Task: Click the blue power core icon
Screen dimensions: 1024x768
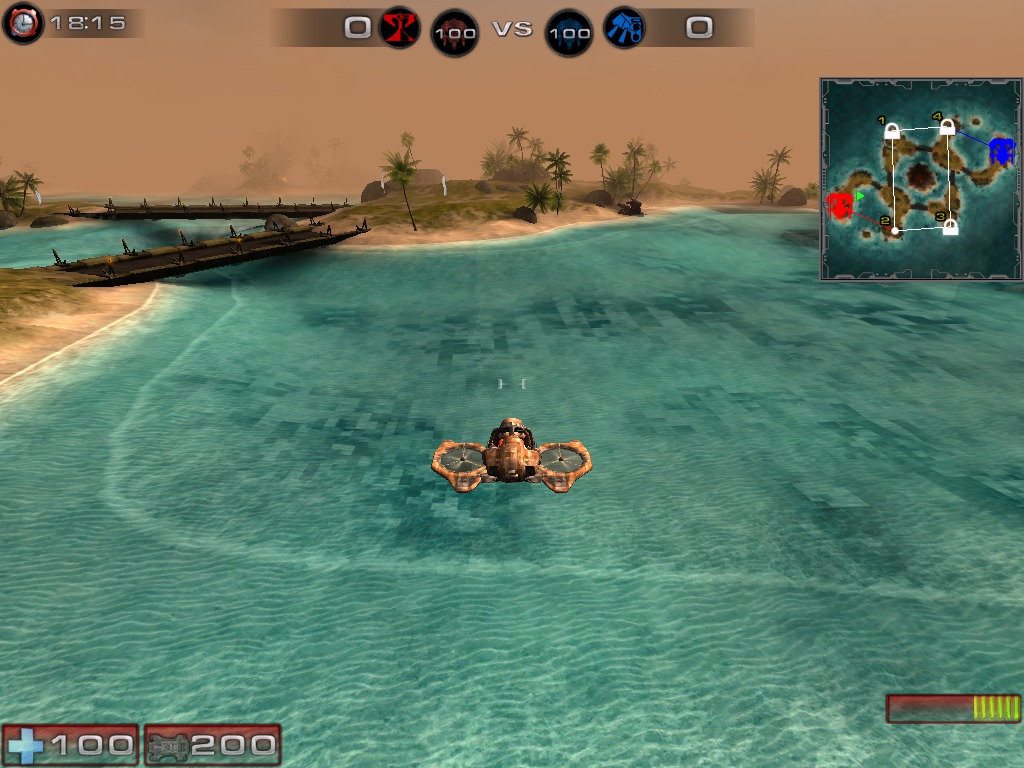Action: (x=569, y=33)
